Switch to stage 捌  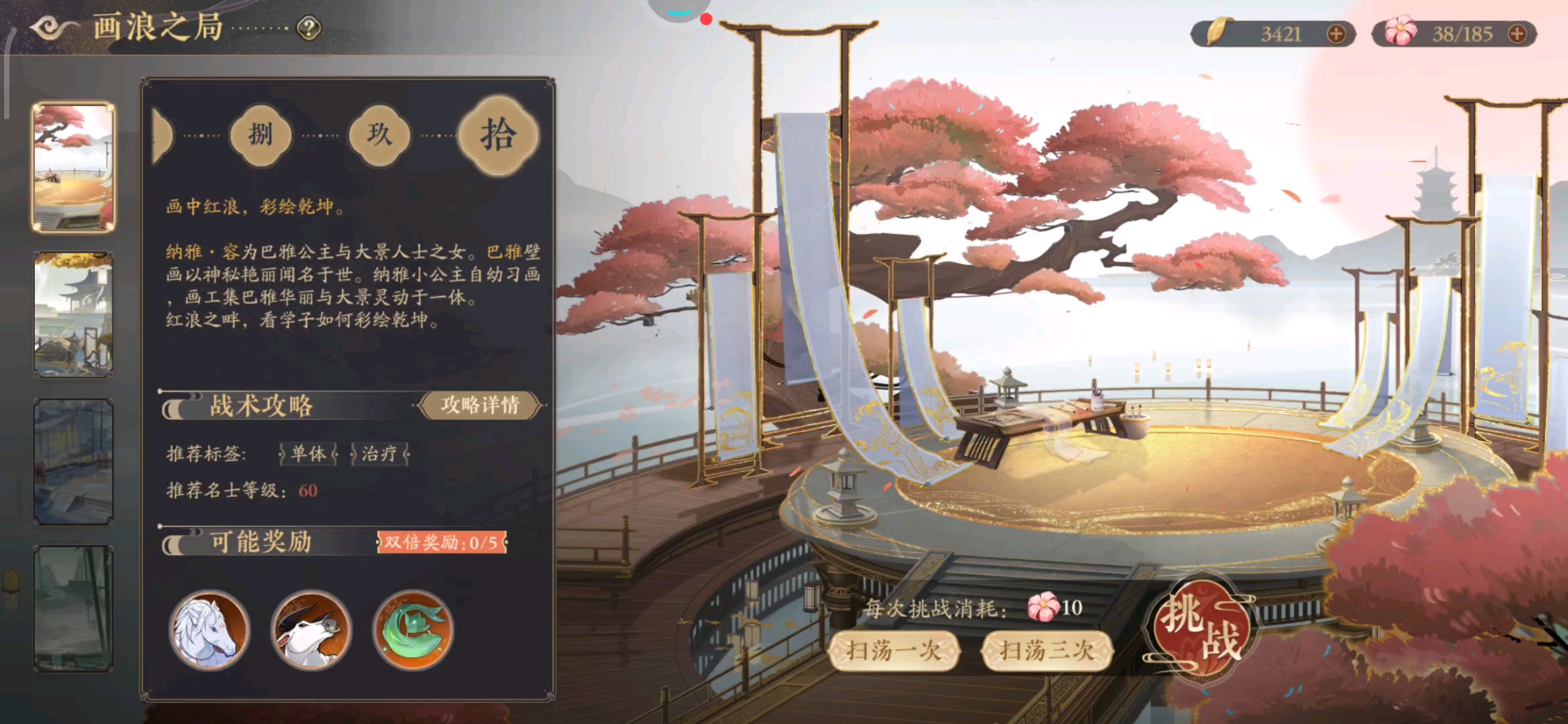[x=261, y=134]
